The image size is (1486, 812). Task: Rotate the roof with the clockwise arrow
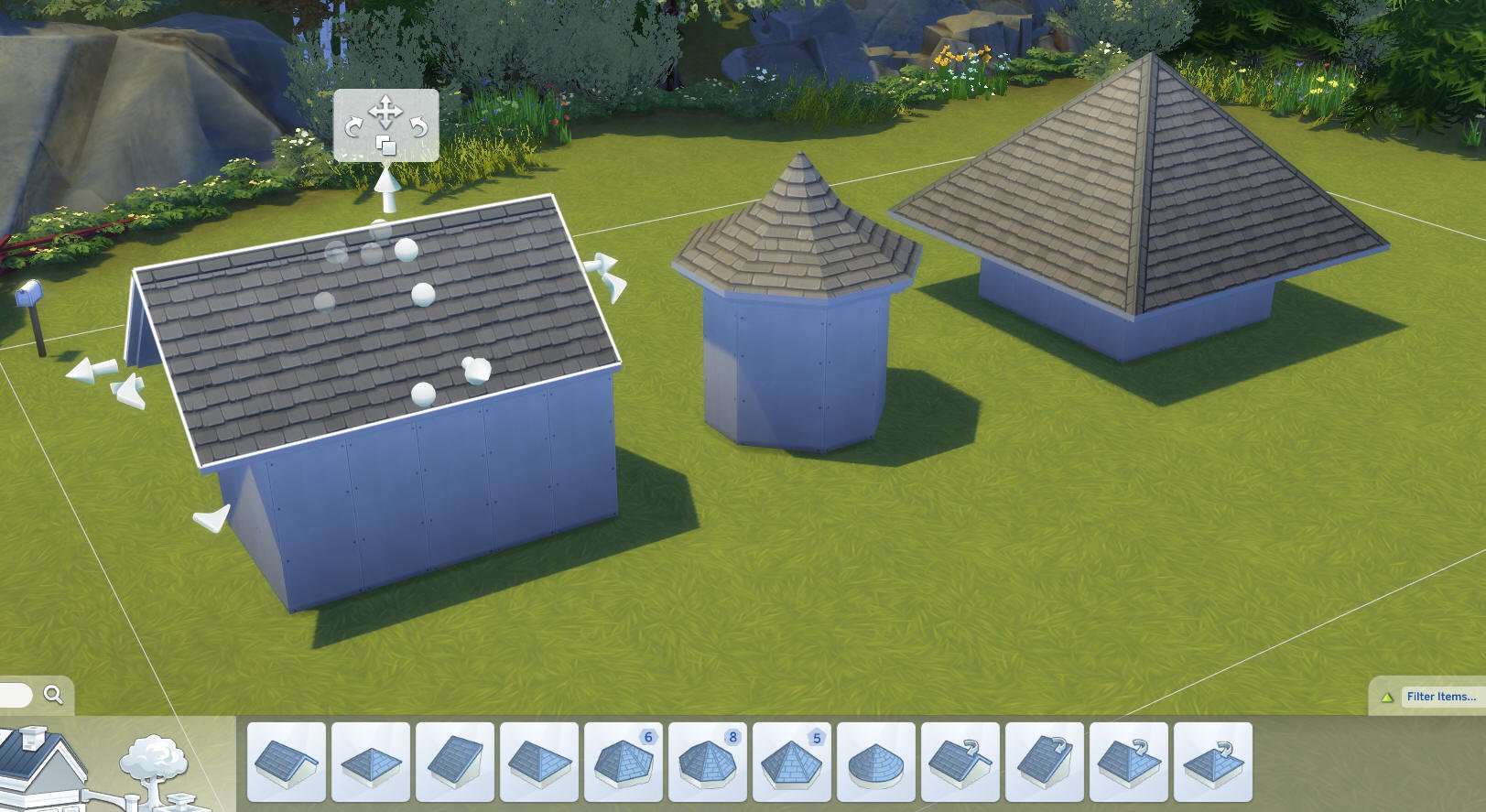(x=353, y=127)
